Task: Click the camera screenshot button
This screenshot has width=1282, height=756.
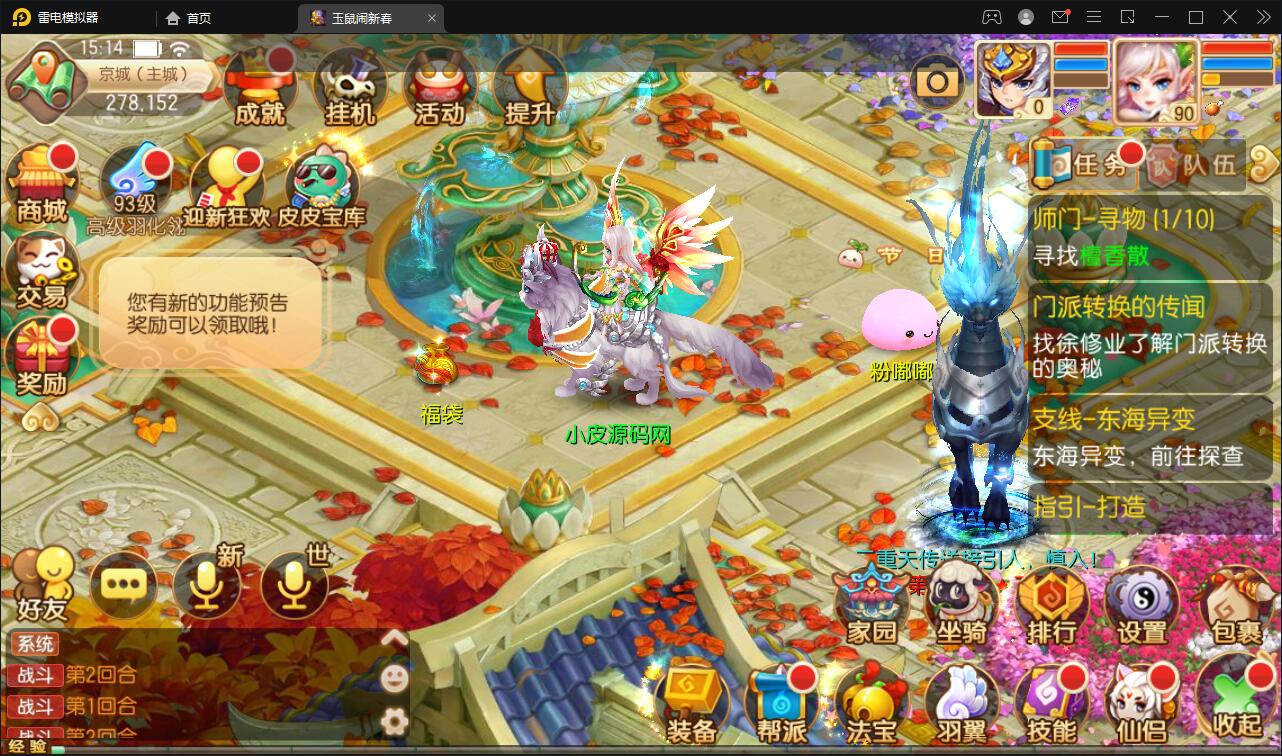Action: 938,82
